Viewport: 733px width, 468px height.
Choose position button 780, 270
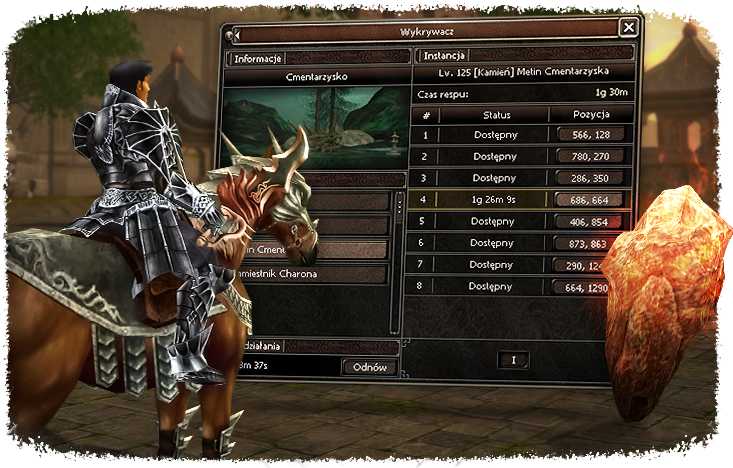pos(590,156)
